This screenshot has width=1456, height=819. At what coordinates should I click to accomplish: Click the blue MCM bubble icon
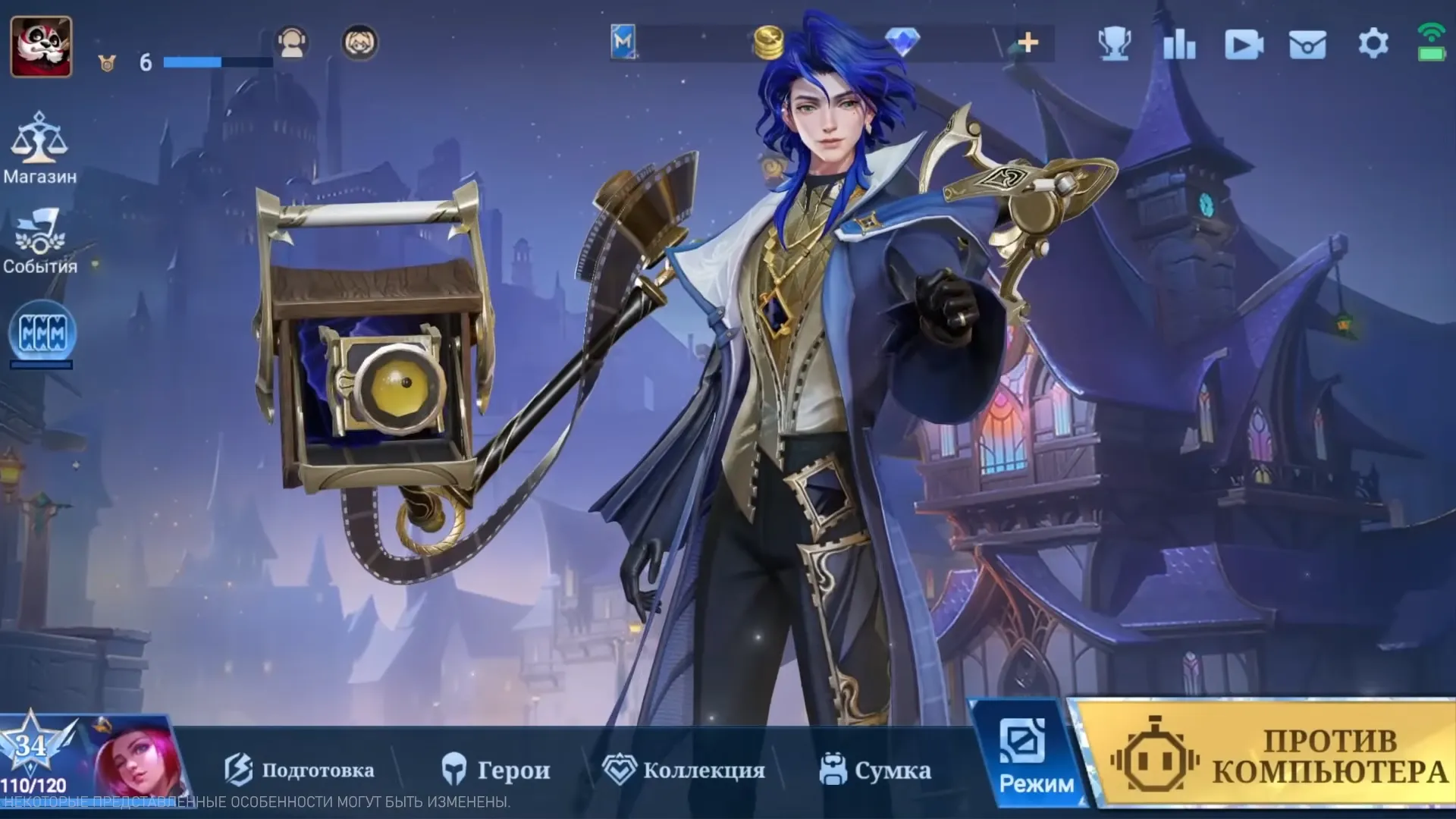click(42, 334)
